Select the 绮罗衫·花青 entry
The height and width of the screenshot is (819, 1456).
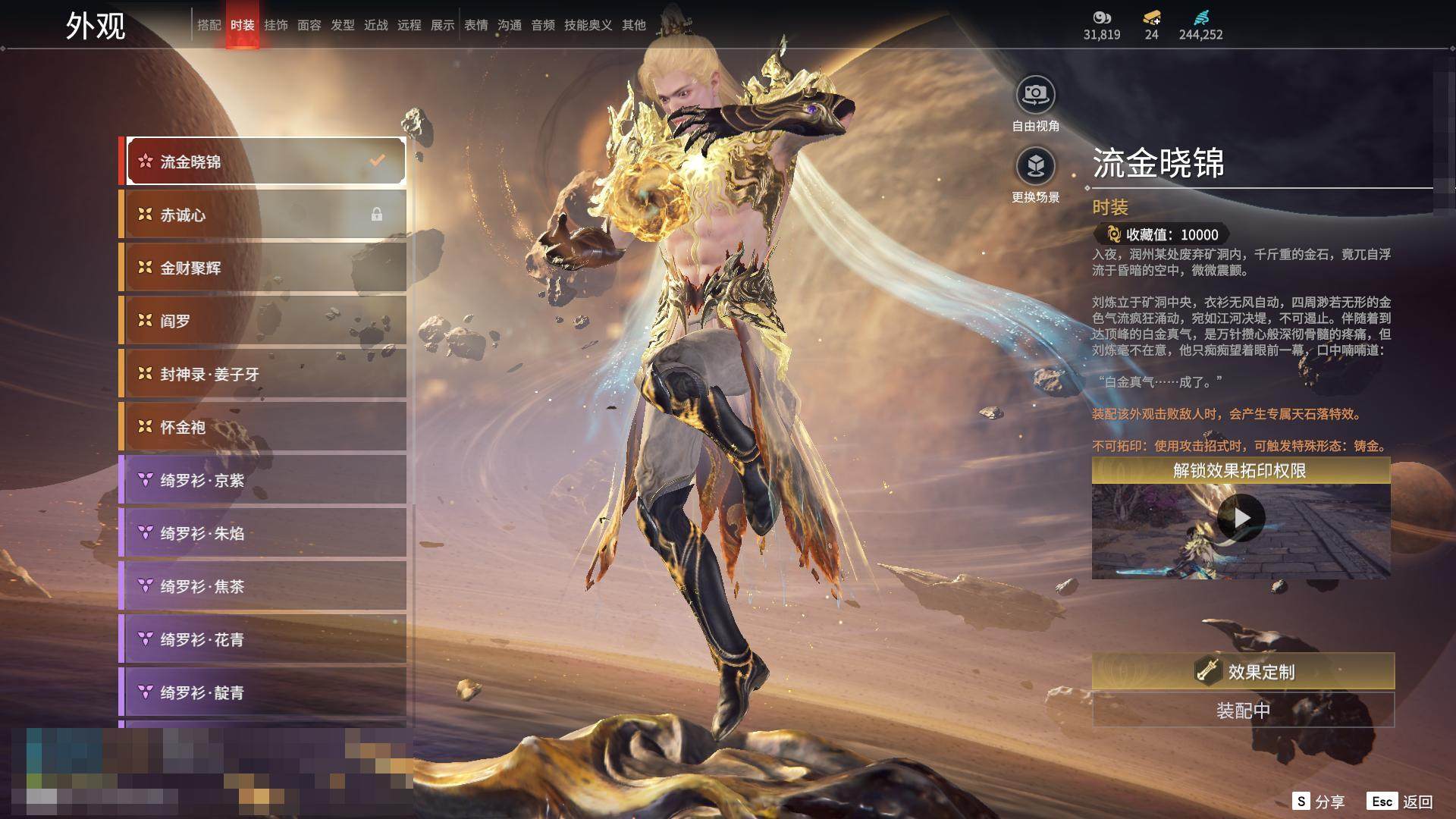pyautogui.click(x=264, y=639)
